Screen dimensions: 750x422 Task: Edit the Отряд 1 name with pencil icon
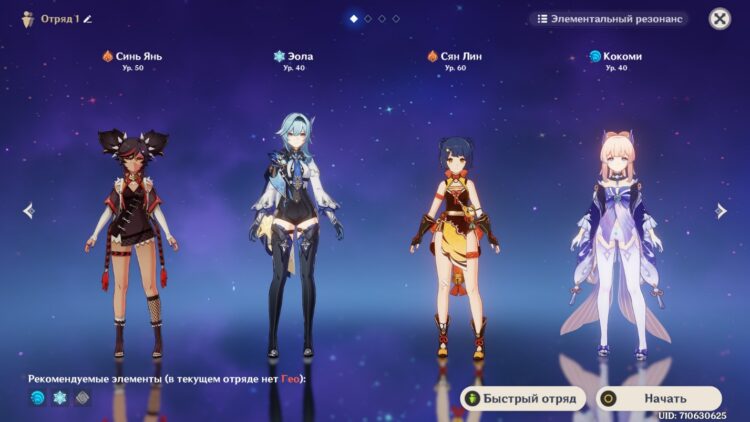pyautogui.click(x=87, y=19)
